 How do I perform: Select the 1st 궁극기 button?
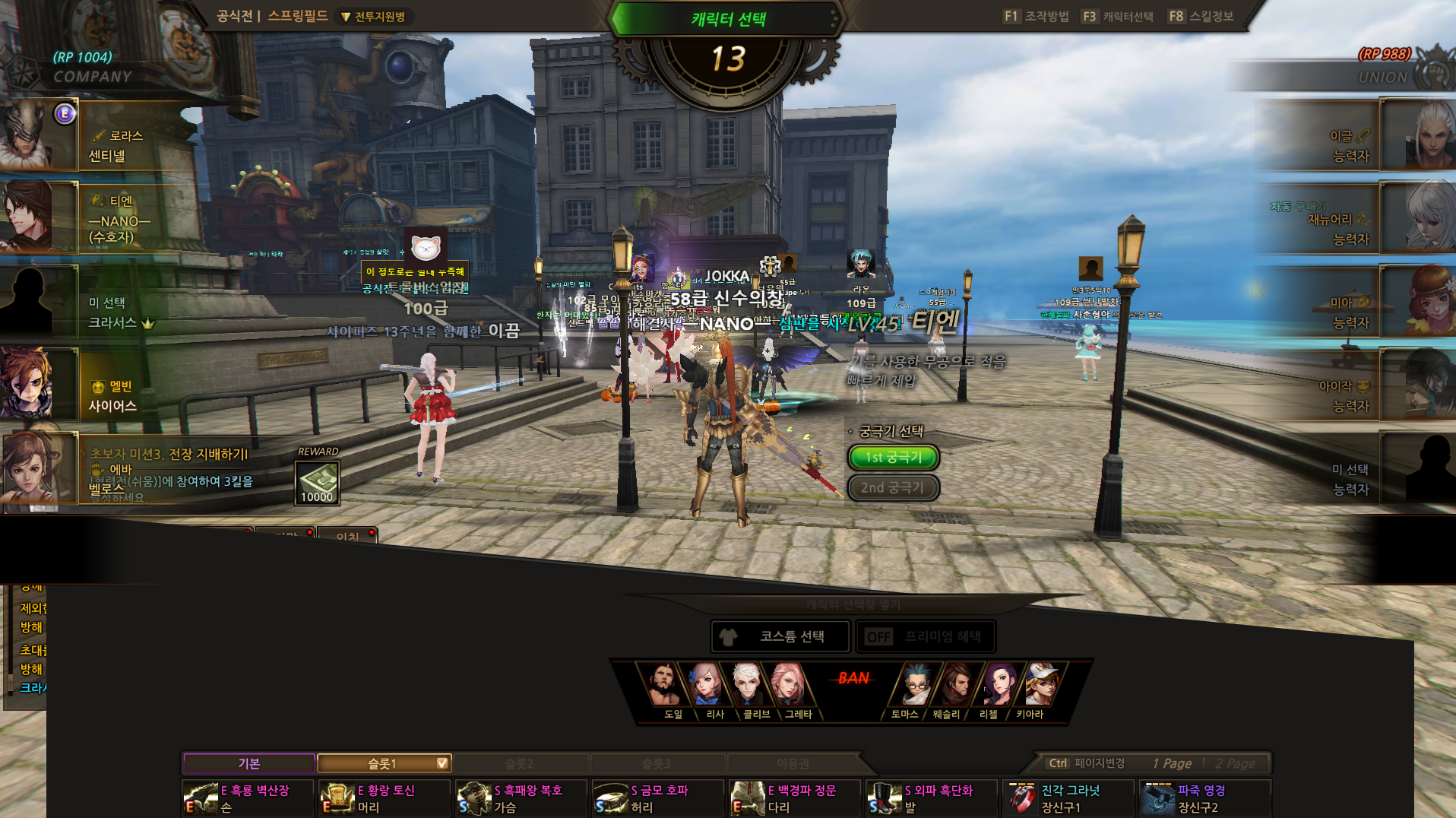click(x=893, y=457)
